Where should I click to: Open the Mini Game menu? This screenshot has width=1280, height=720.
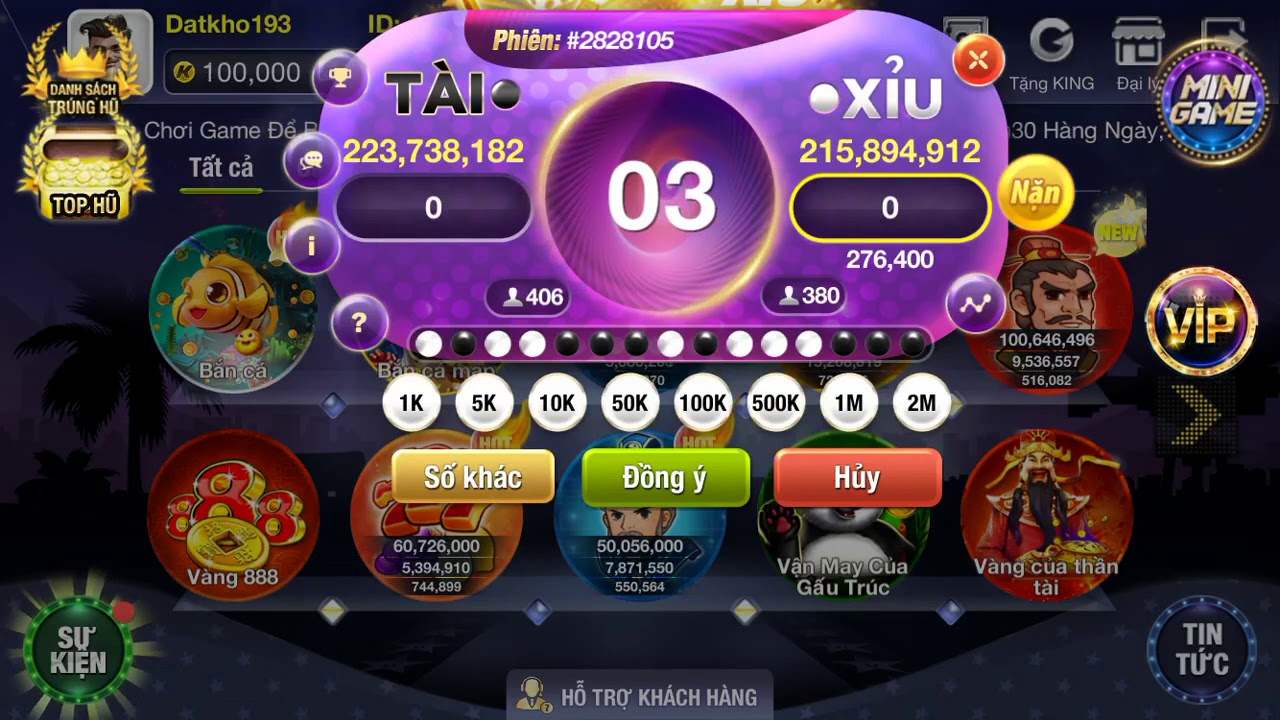pyautogui.click(x=1211, y=100)
